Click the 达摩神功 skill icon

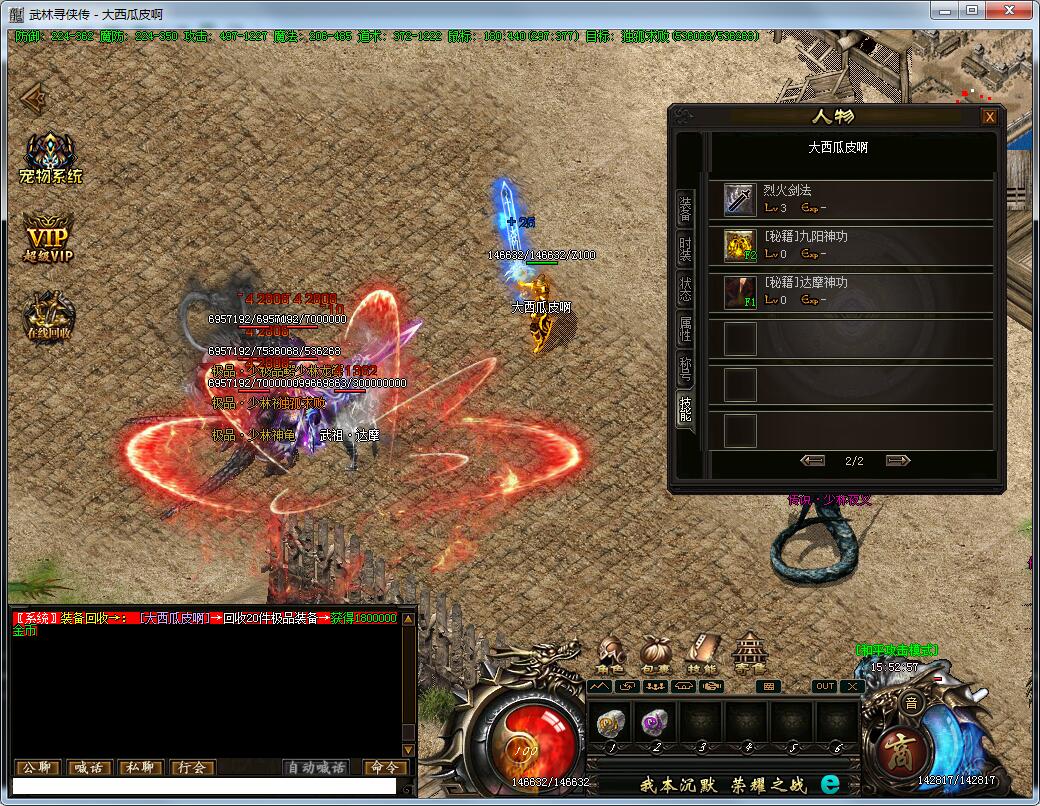click(x=740, y=292)
